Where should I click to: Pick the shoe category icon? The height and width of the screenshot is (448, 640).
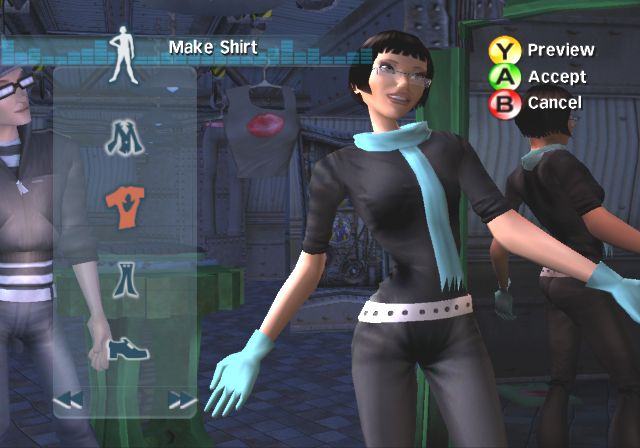point(127,348)
